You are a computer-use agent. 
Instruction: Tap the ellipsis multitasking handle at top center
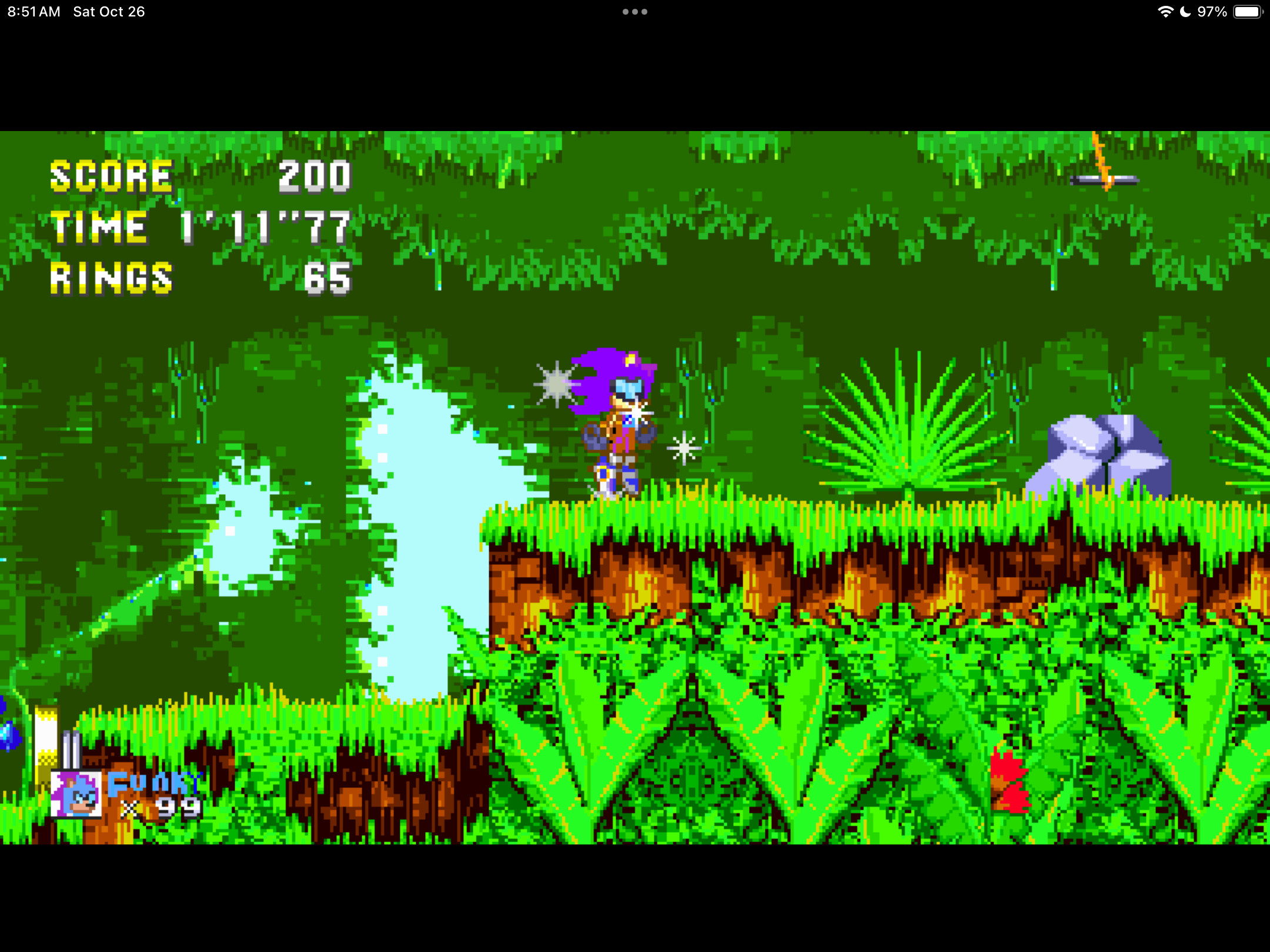point(634,11)
